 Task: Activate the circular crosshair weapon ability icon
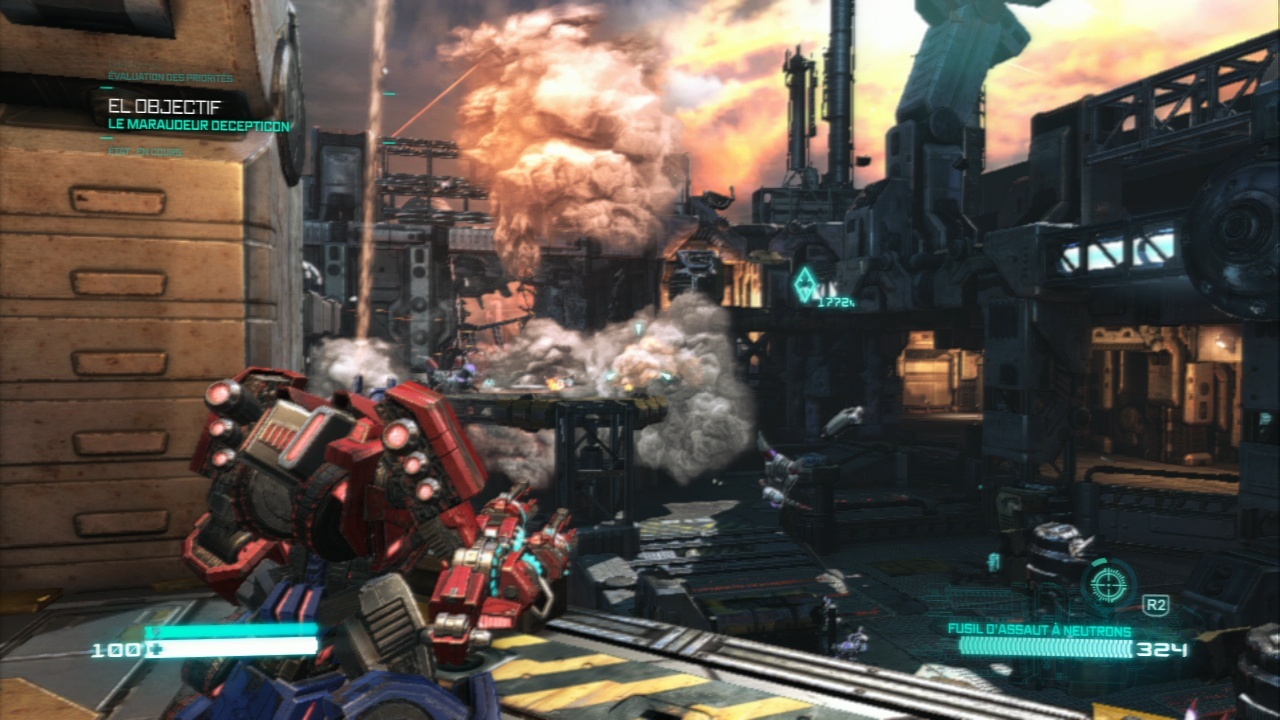tap(1108, 582)
